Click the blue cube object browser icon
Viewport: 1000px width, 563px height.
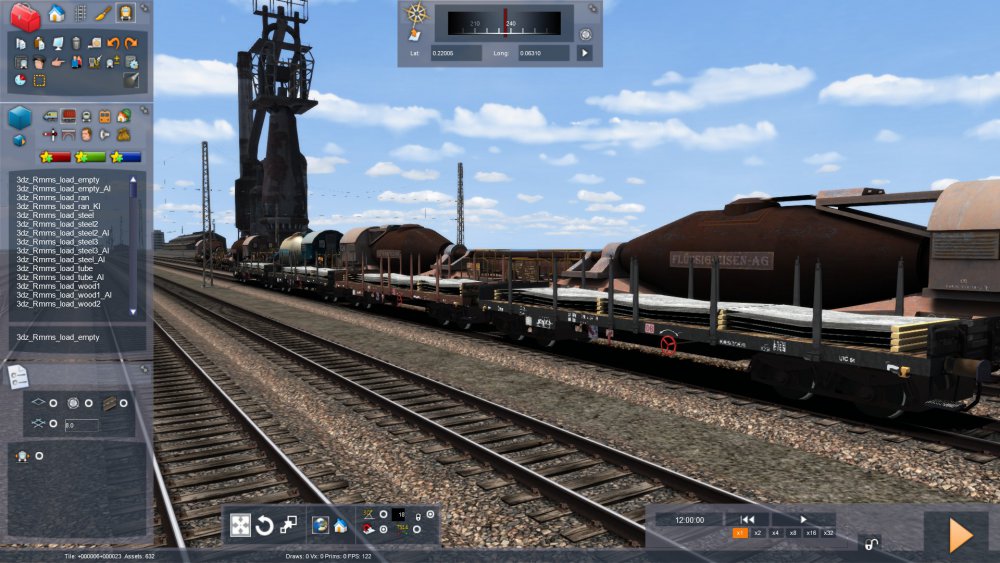coord(20,118)
